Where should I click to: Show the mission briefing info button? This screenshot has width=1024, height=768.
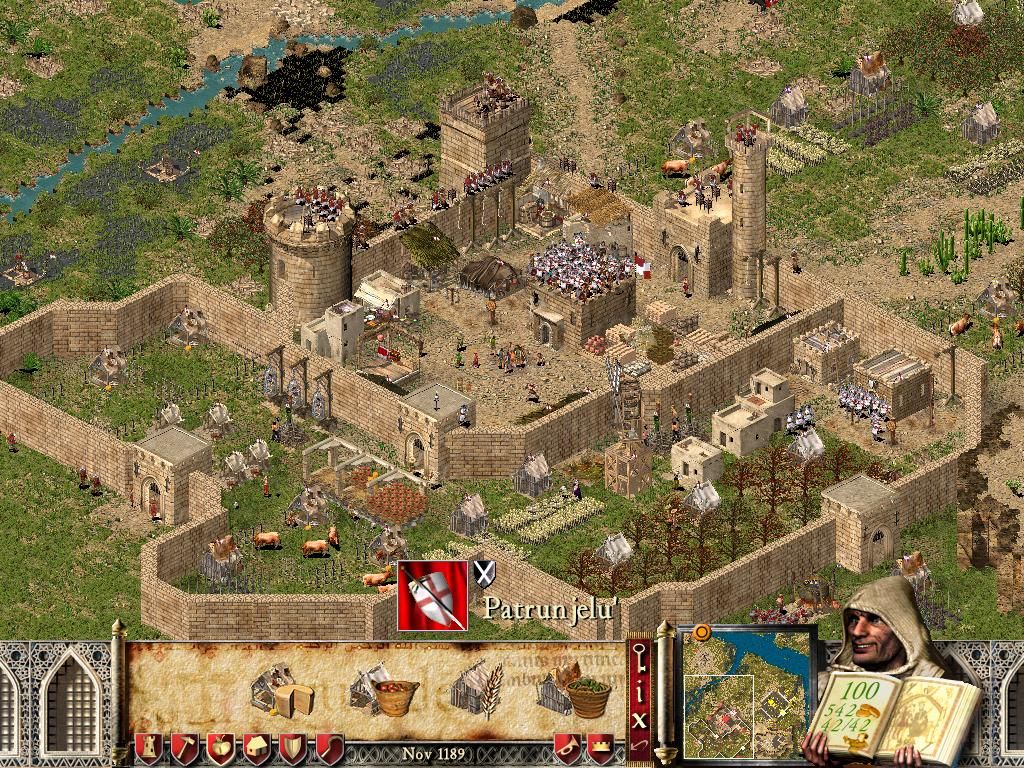(x=640, y=688)
